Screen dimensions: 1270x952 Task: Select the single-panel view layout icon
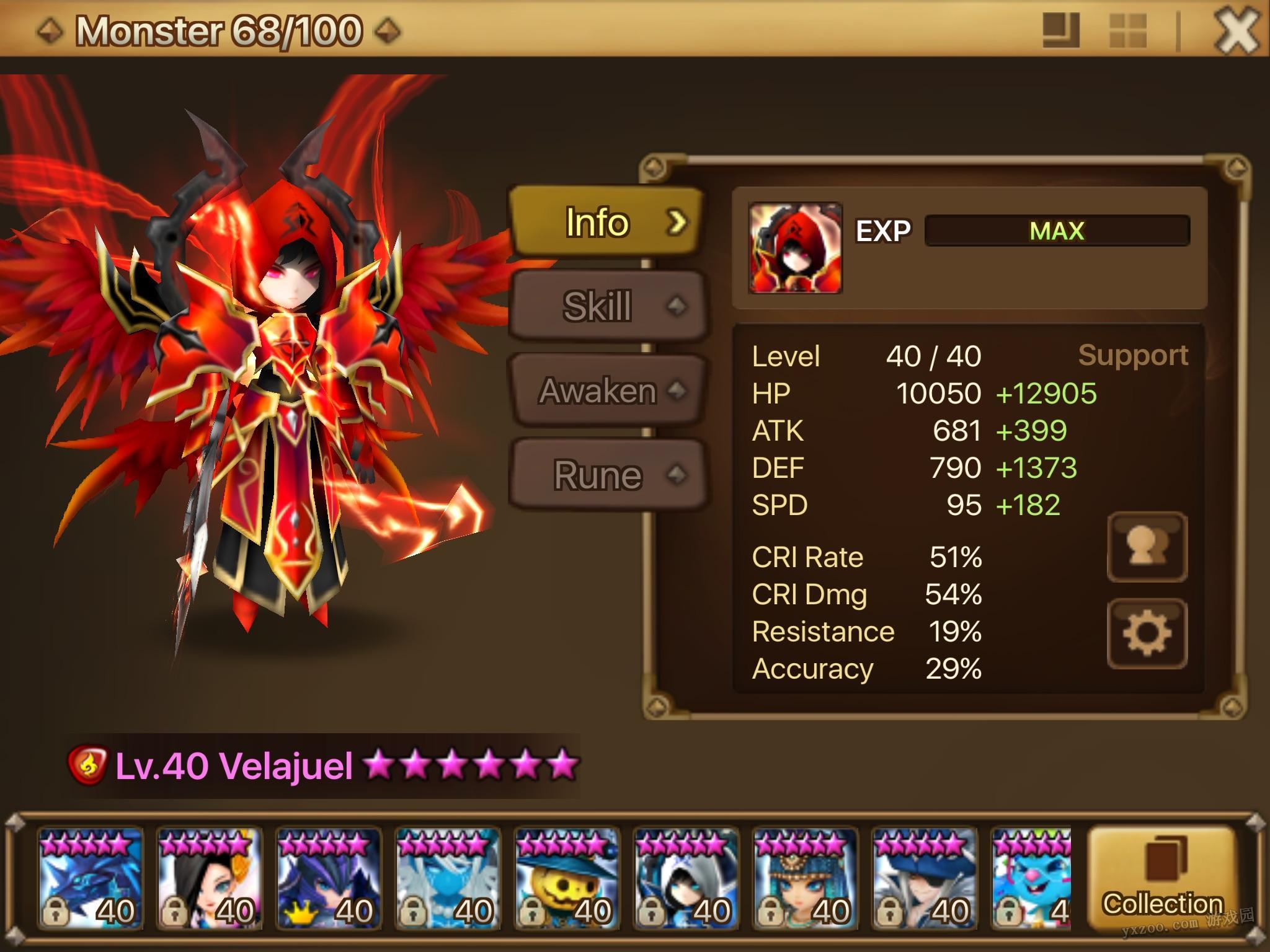pos(1061,31)
